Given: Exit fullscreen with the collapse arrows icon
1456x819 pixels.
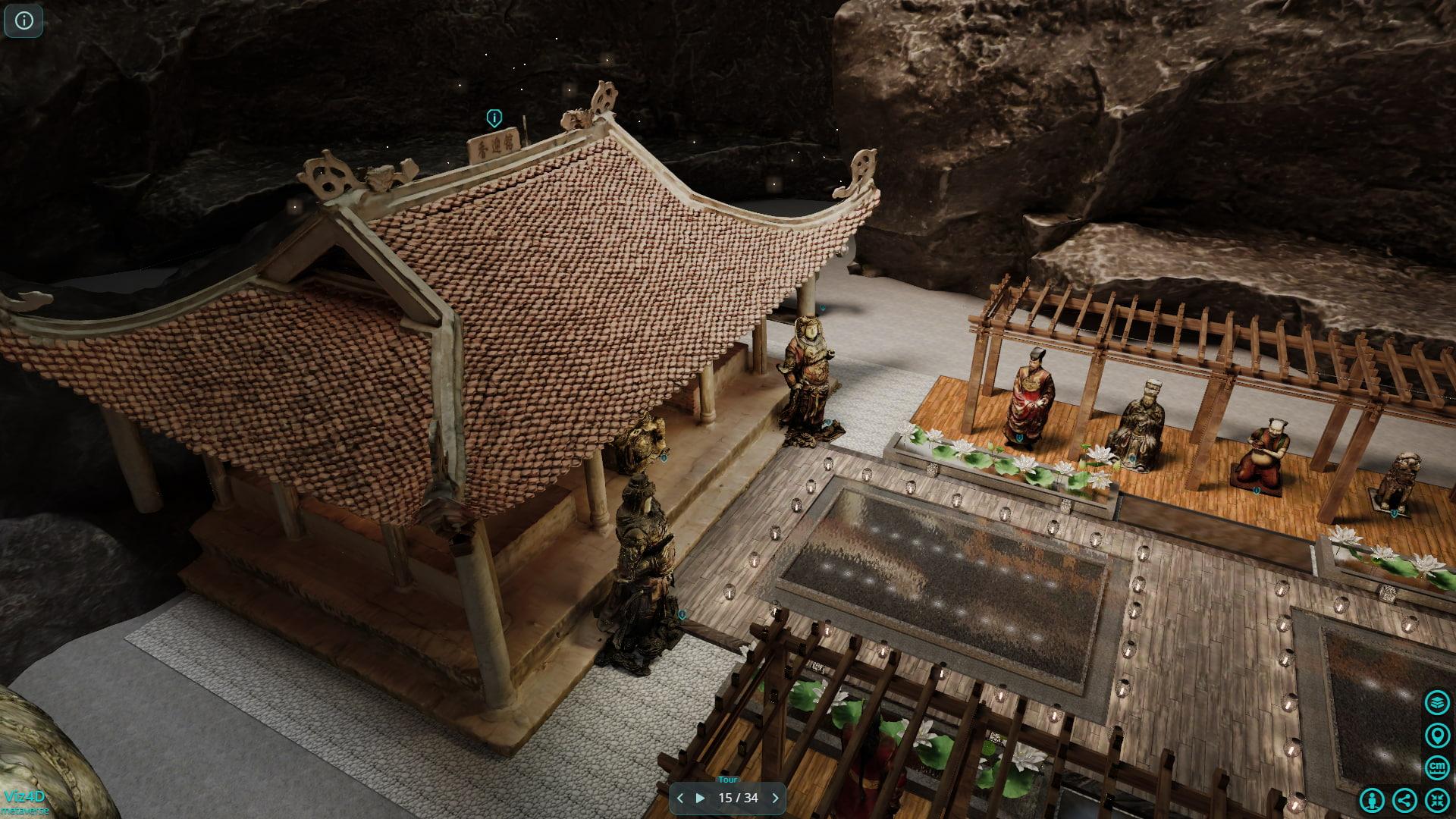Looking at the screenshot, I should pos(1437,800).
